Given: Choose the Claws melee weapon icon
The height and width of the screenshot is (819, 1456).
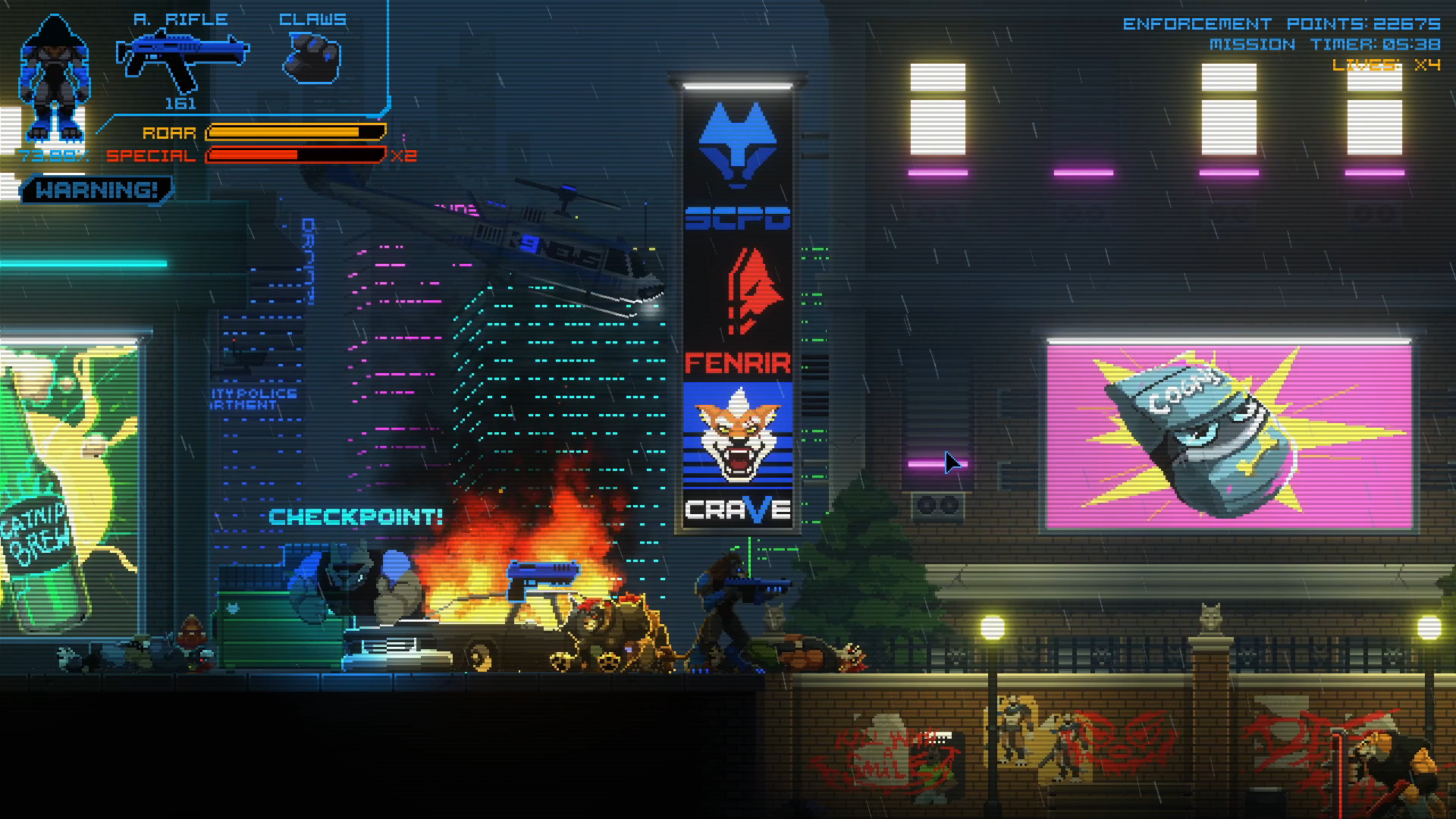Looking at the screenshot, I should (312, 59).
